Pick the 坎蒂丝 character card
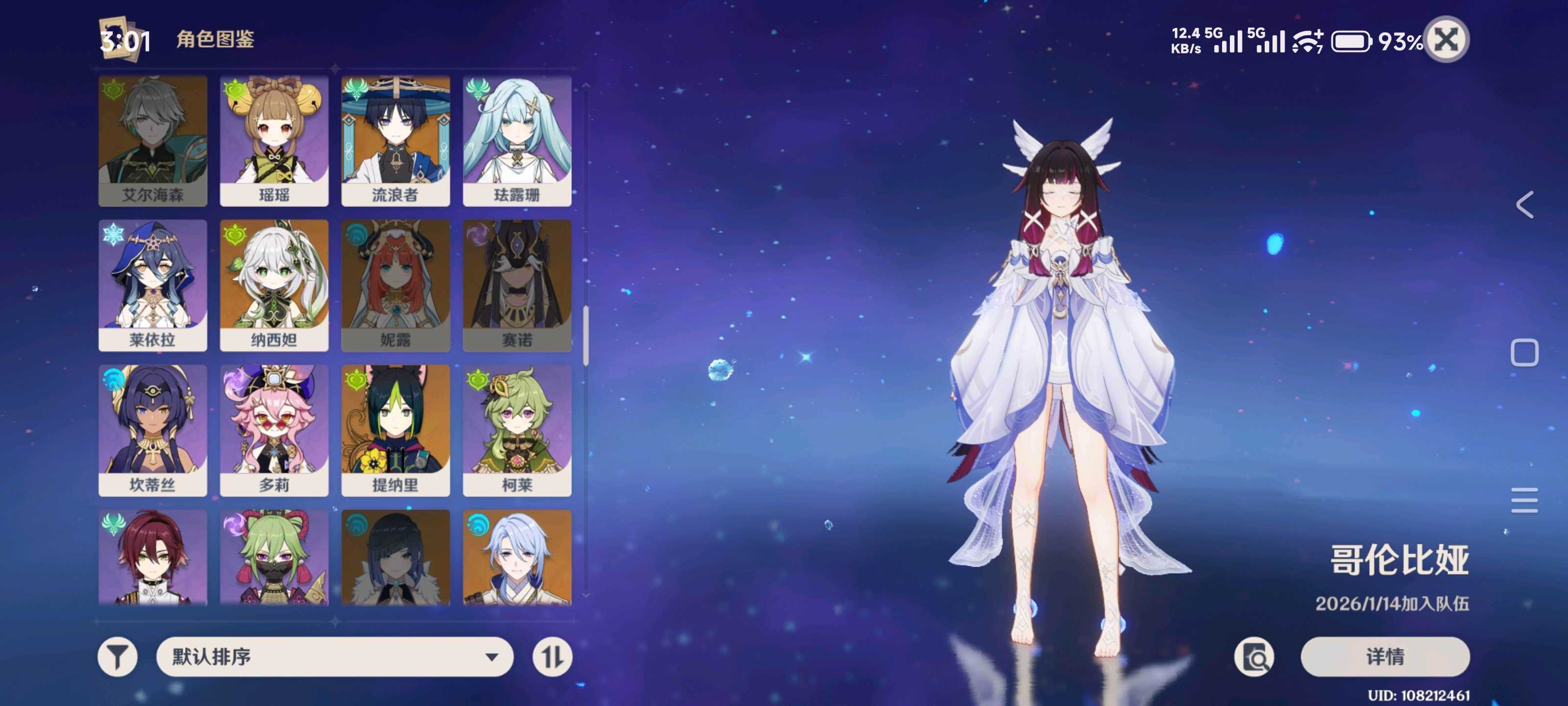 coord(153,430)
